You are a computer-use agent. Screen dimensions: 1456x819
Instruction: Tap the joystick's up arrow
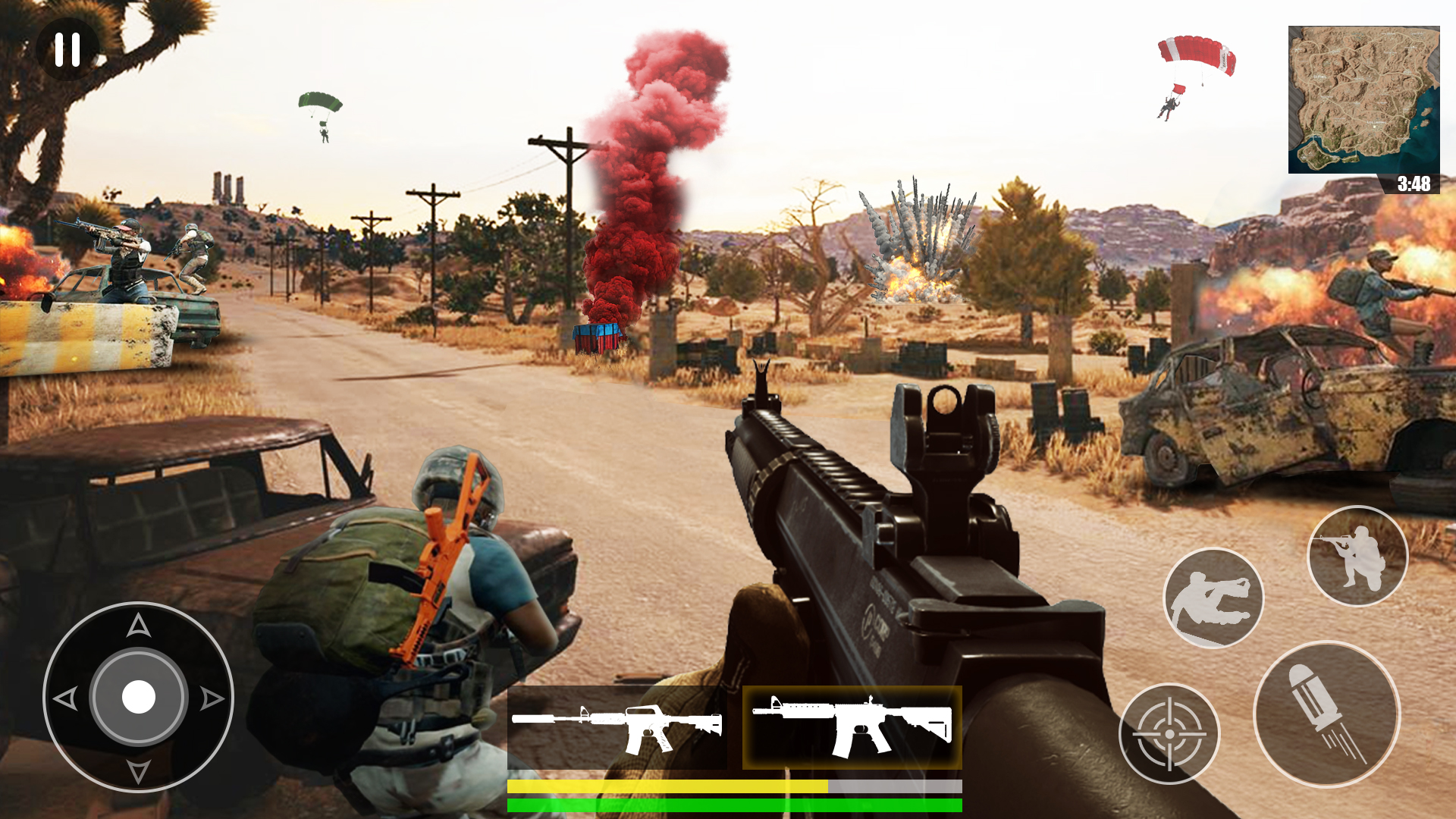click(138, 626)
